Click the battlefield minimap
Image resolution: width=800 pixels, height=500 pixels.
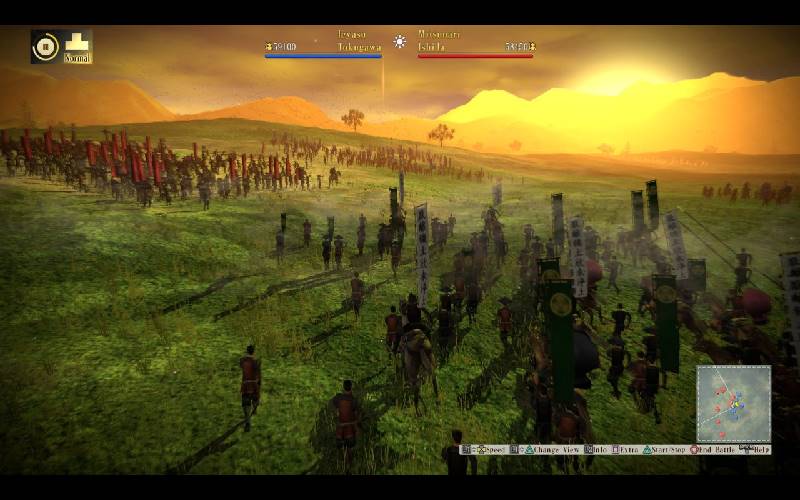733,403
